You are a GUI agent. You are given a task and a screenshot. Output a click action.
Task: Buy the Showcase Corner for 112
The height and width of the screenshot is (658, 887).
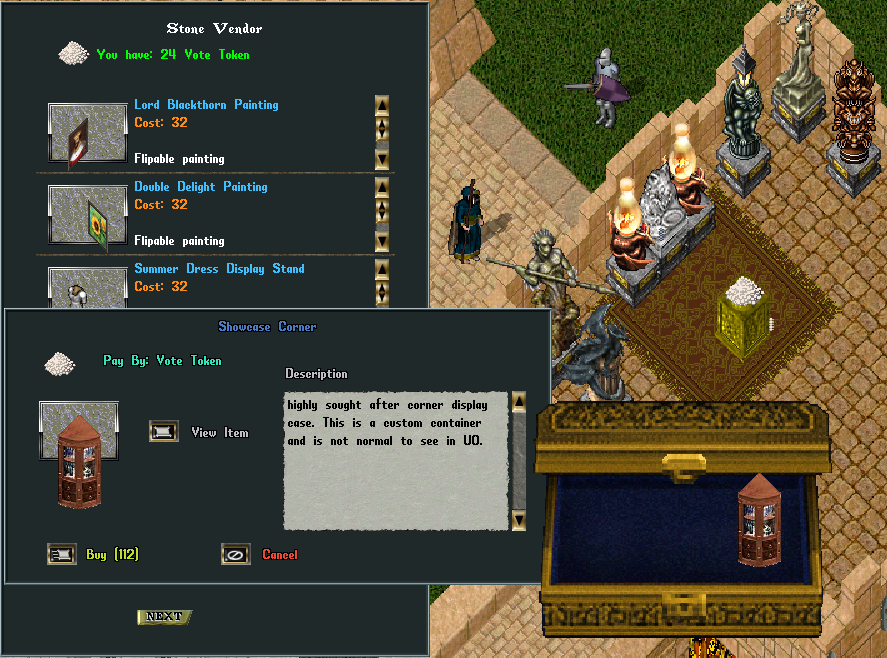[x=62, y=554]
